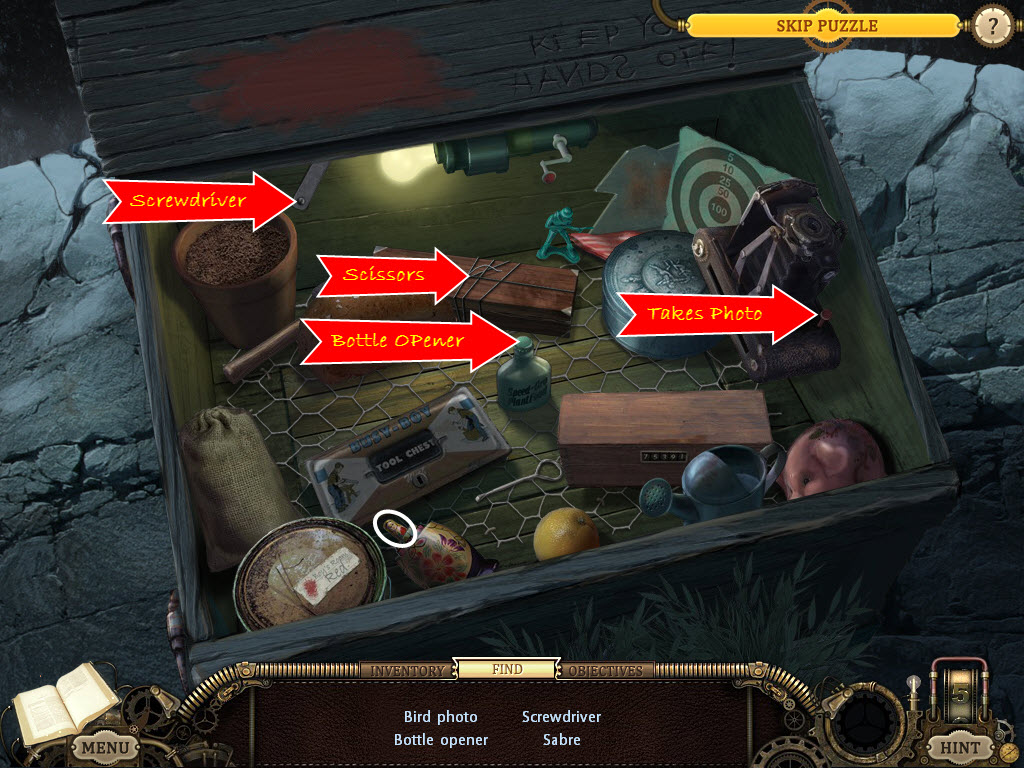This screenshot has width=1024, height=768.
Task: Switch to the Inventory tab
Action: [407, 670]
